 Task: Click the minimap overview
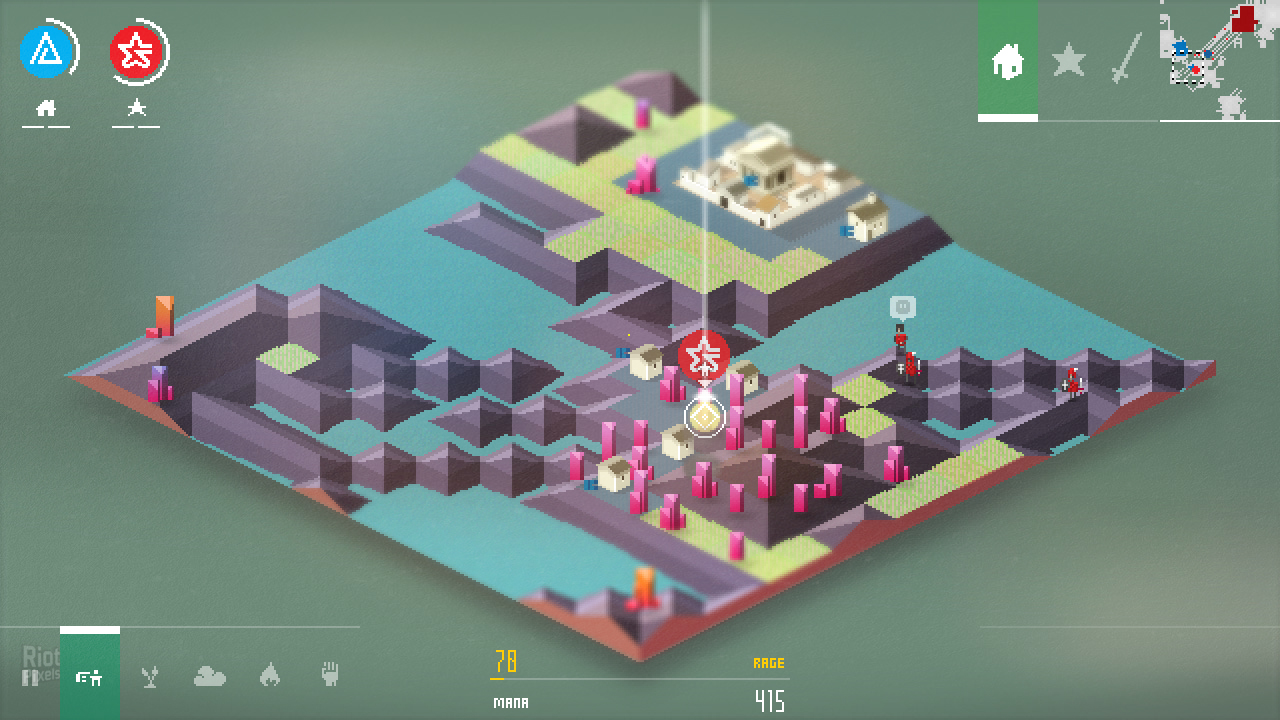click(1209, 58)
